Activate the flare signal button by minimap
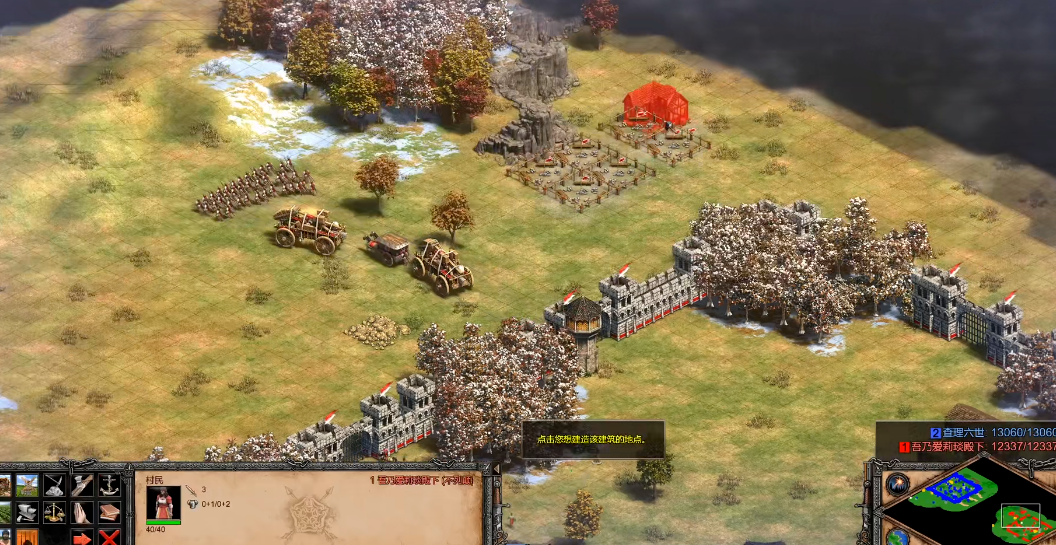The width and height of the screenshot is (1056, 545). (897, 482)
